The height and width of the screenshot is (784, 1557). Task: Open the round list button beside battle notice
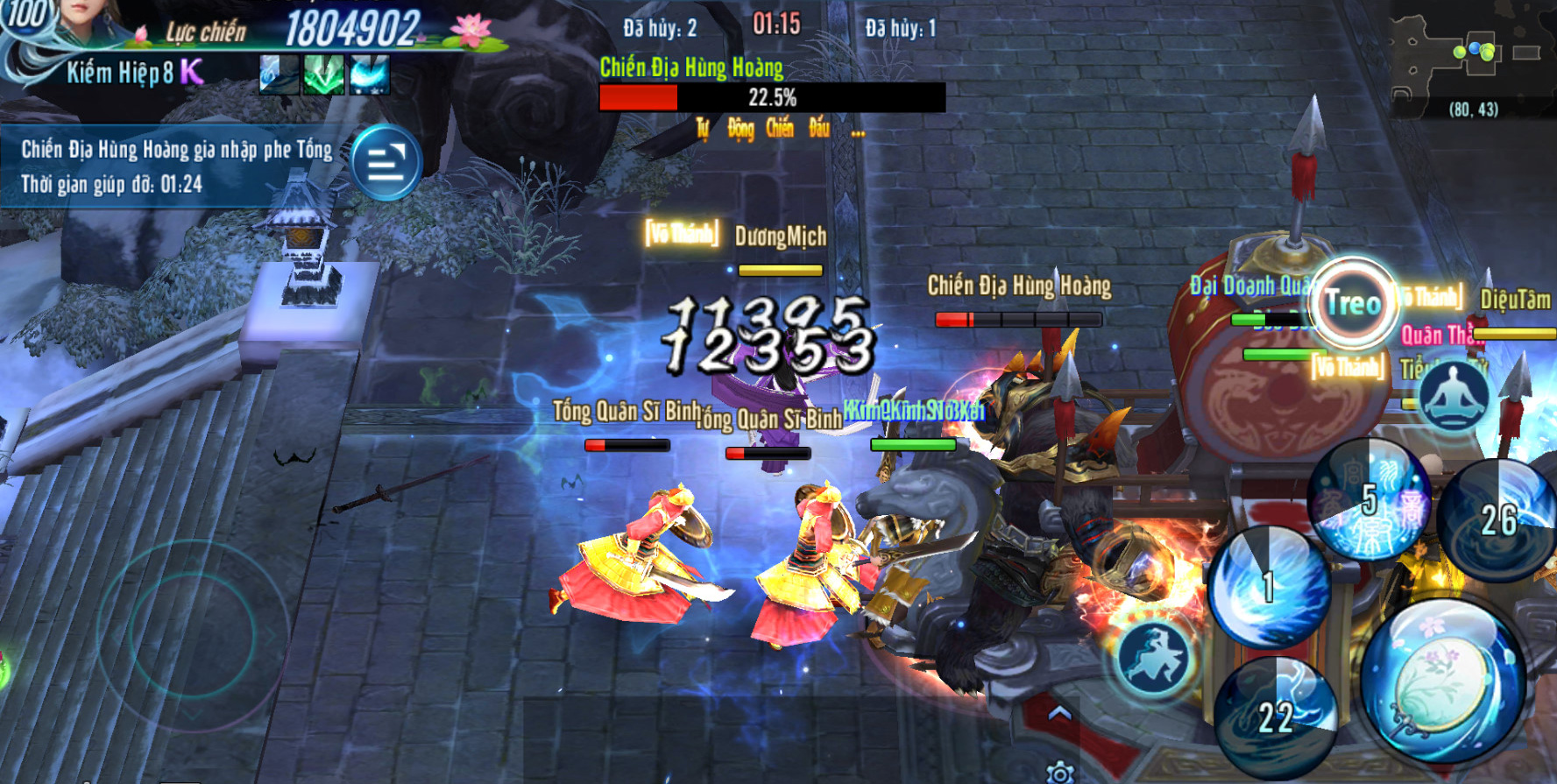[386, 163]
